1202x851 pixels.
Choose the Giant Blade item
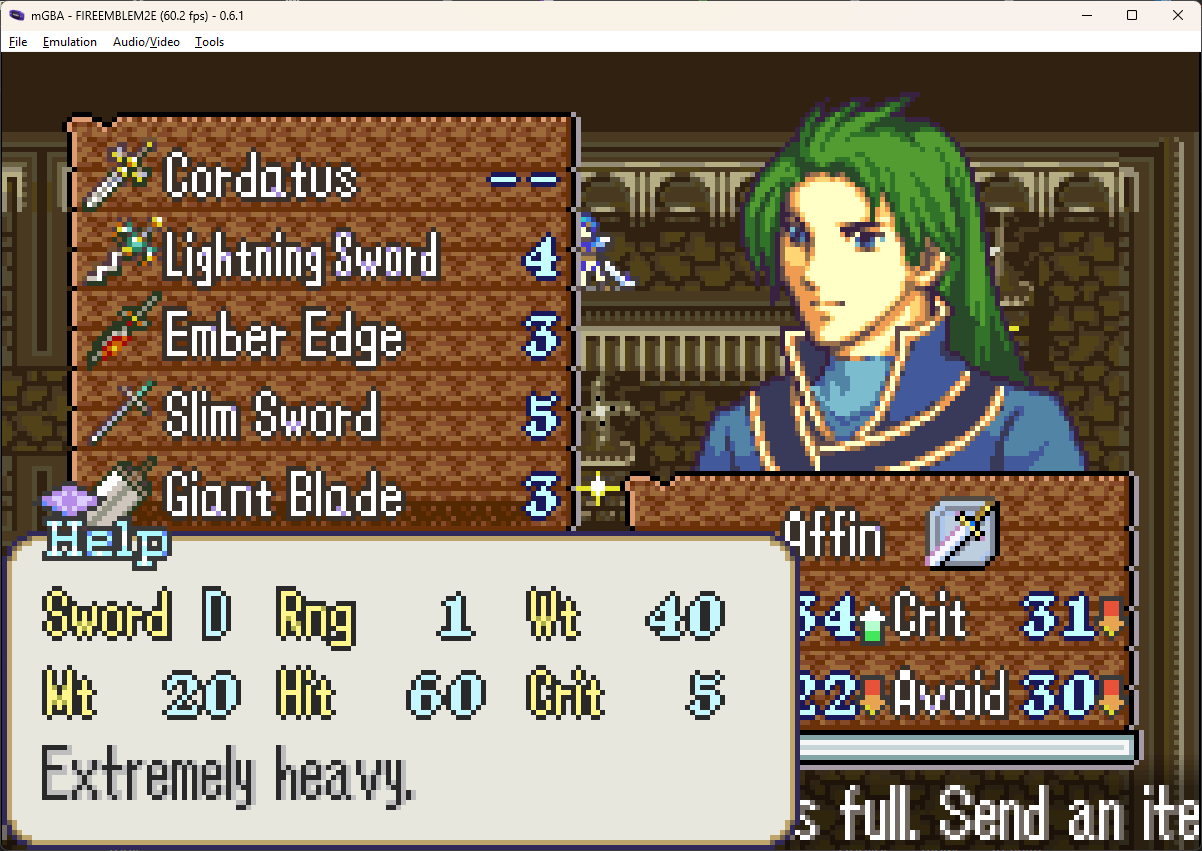click(x=283, y=496)
